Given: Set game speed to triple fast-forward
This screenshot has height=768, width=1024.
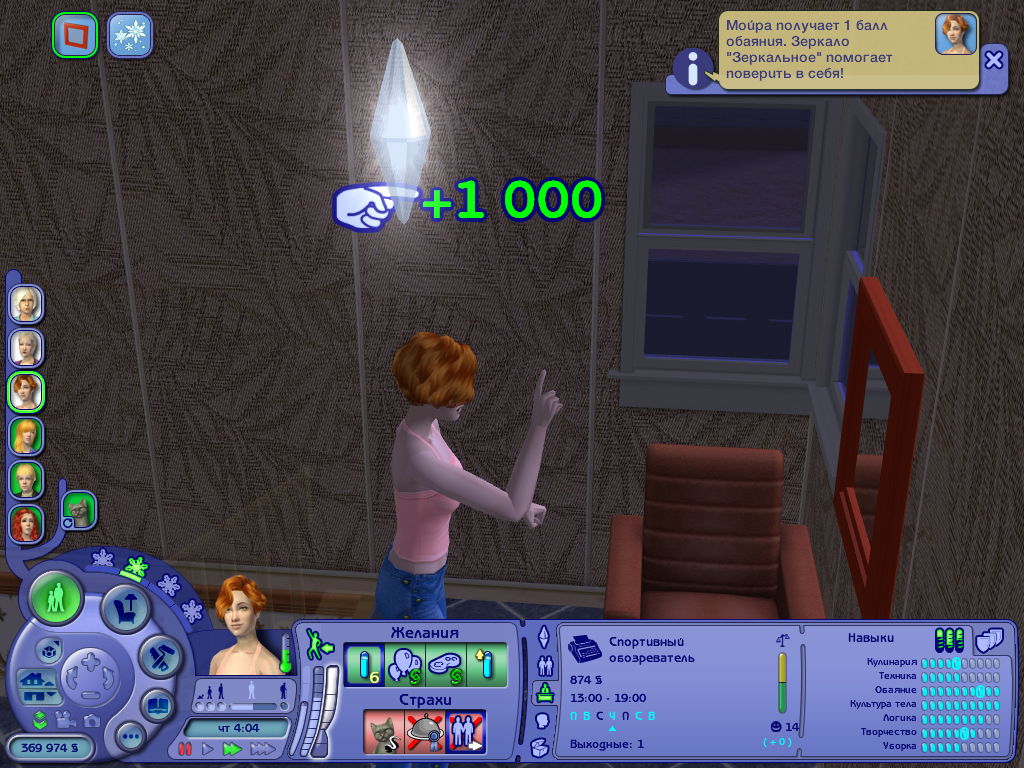Looking at the screenshot, I should tap(262, 748).
